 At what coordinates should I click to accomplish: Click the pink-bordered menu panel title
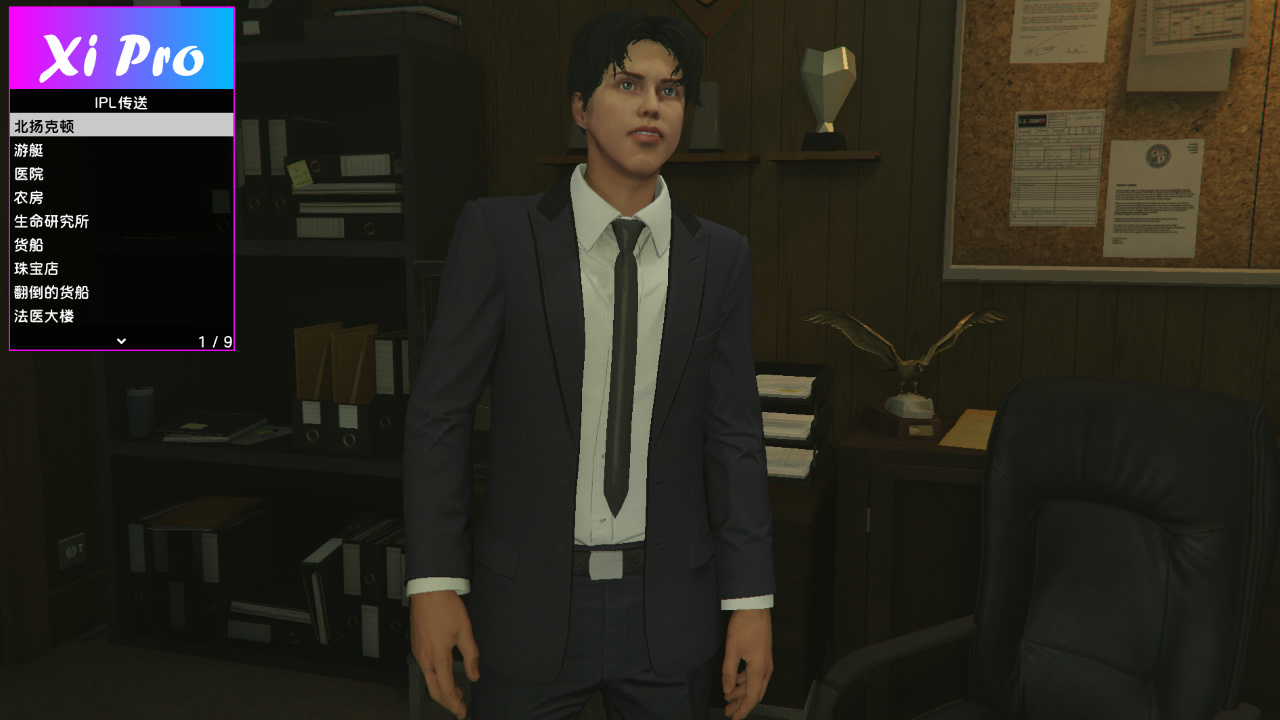coord(120,102)
